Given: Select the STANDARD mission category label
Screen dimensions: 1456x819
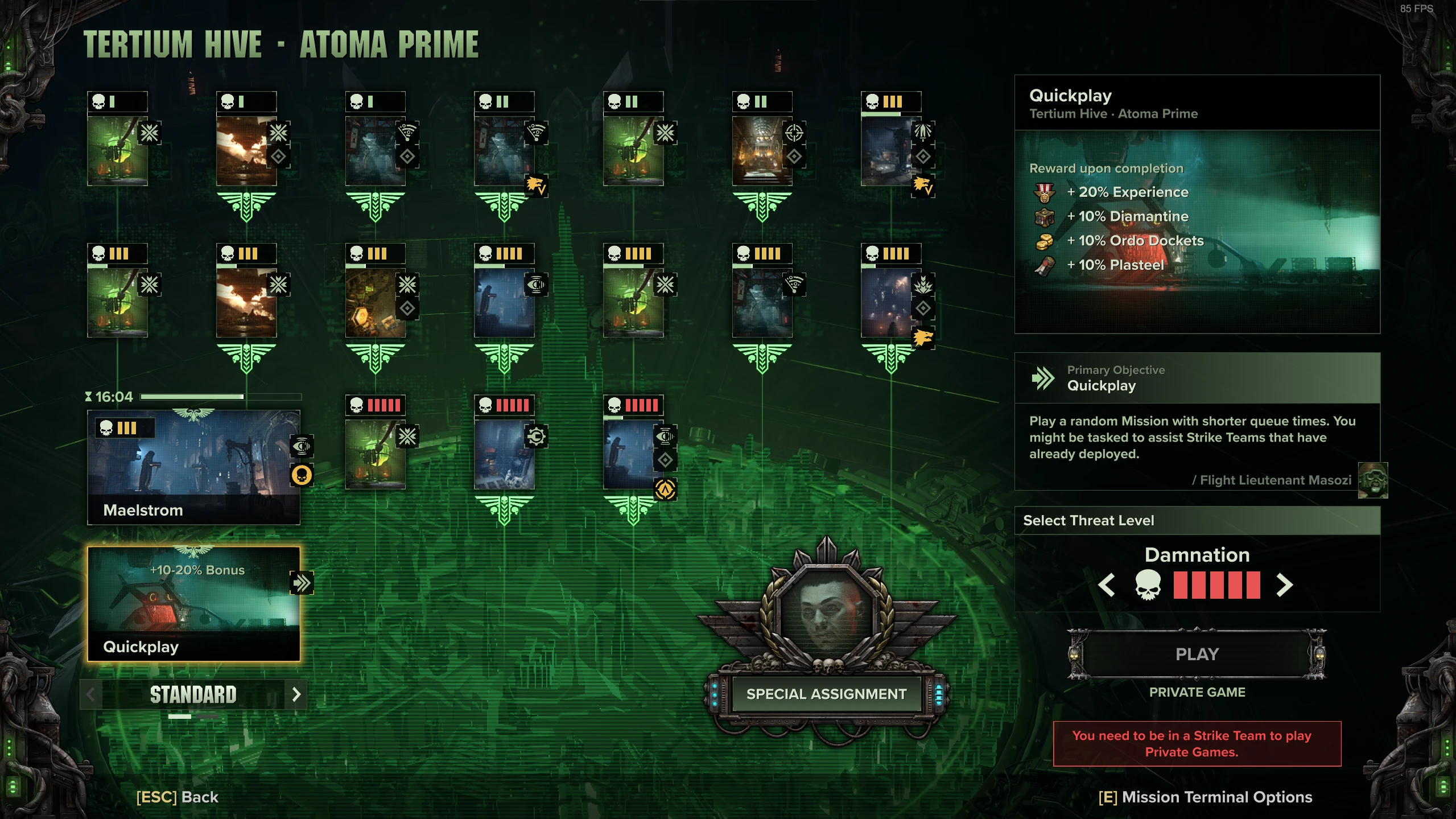Looking at the screenshot, I should point(192,694).
